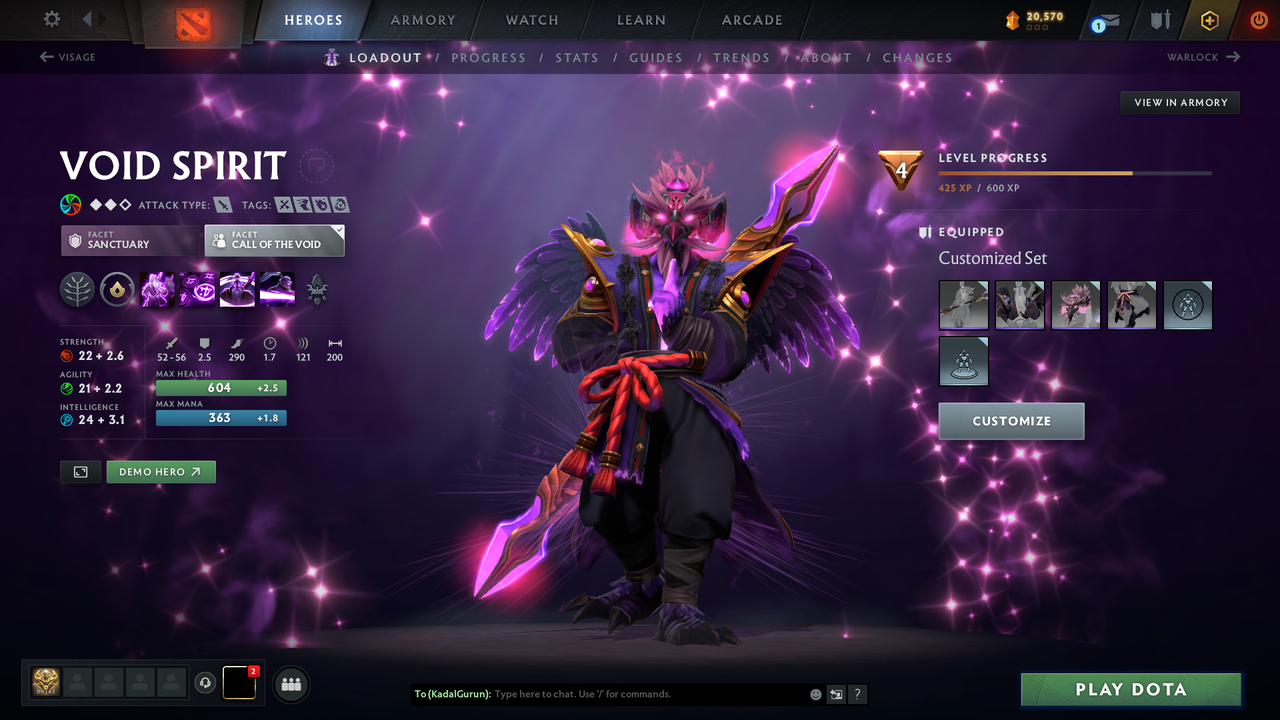Select the Astral Step ability icon

click(277, 289)
